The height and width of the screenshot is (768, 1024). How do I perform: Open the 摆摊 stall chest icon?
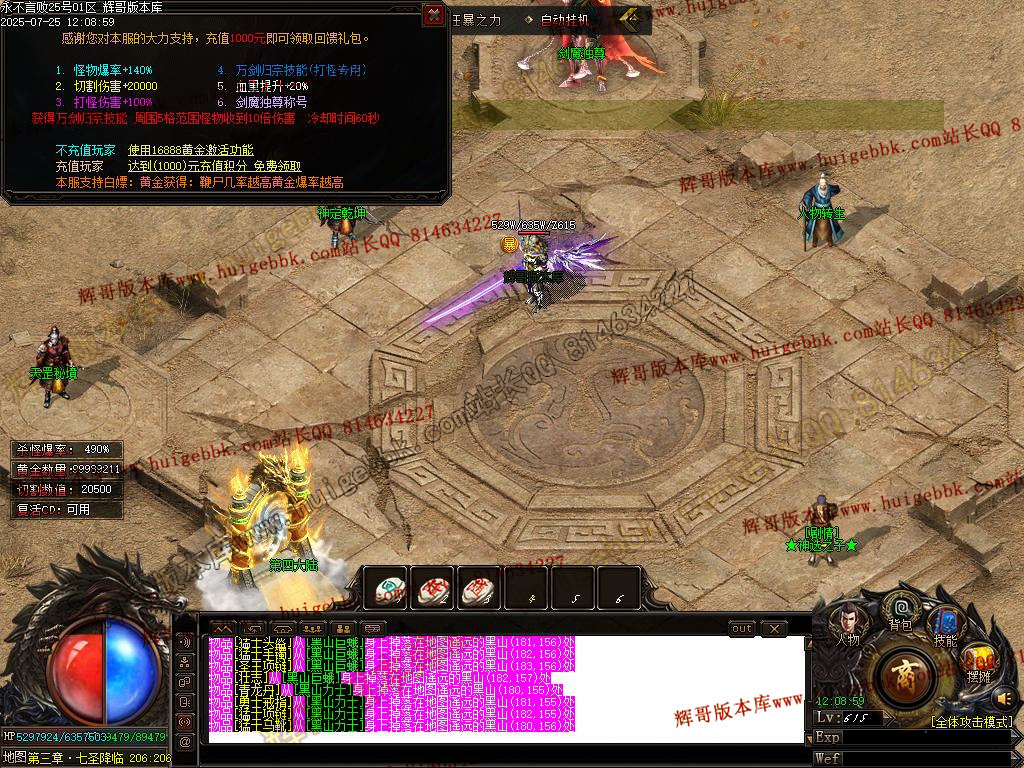click(979, 662)
